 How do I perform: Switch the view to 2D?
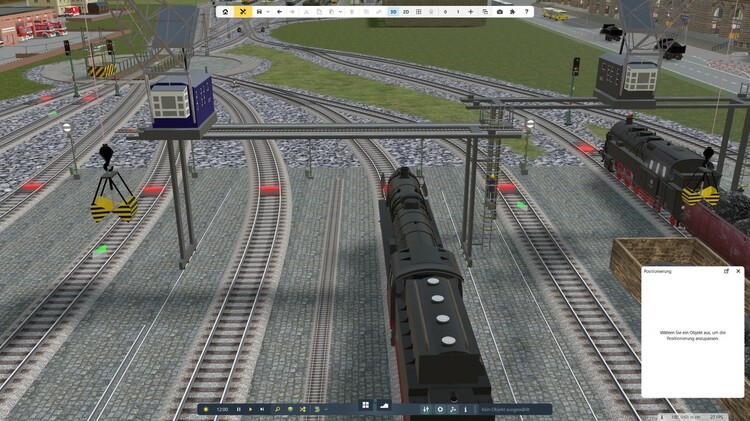click(406, 12)
